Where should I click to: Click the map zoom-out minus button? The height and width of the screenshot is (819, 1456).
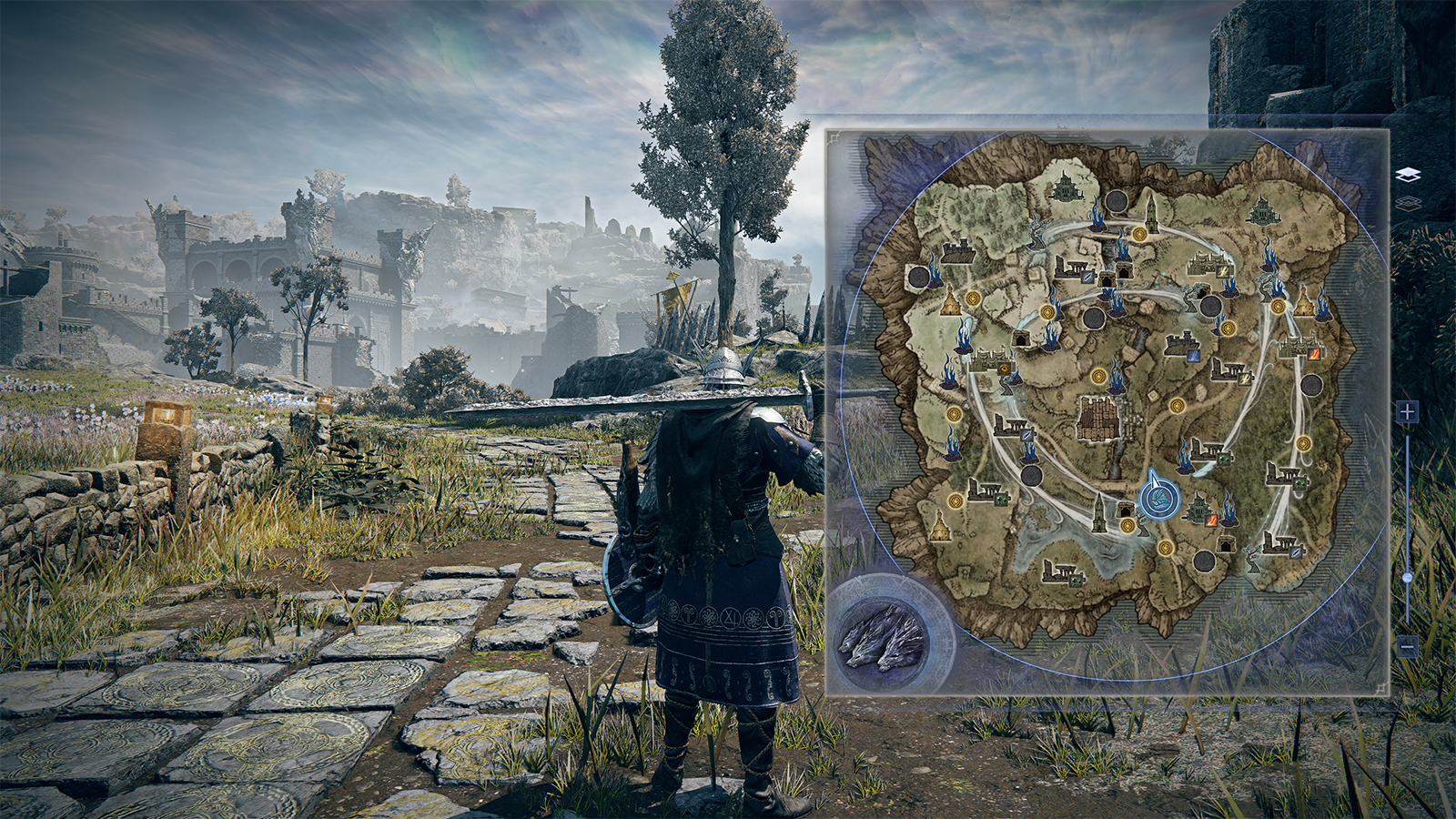(1407, 647)
